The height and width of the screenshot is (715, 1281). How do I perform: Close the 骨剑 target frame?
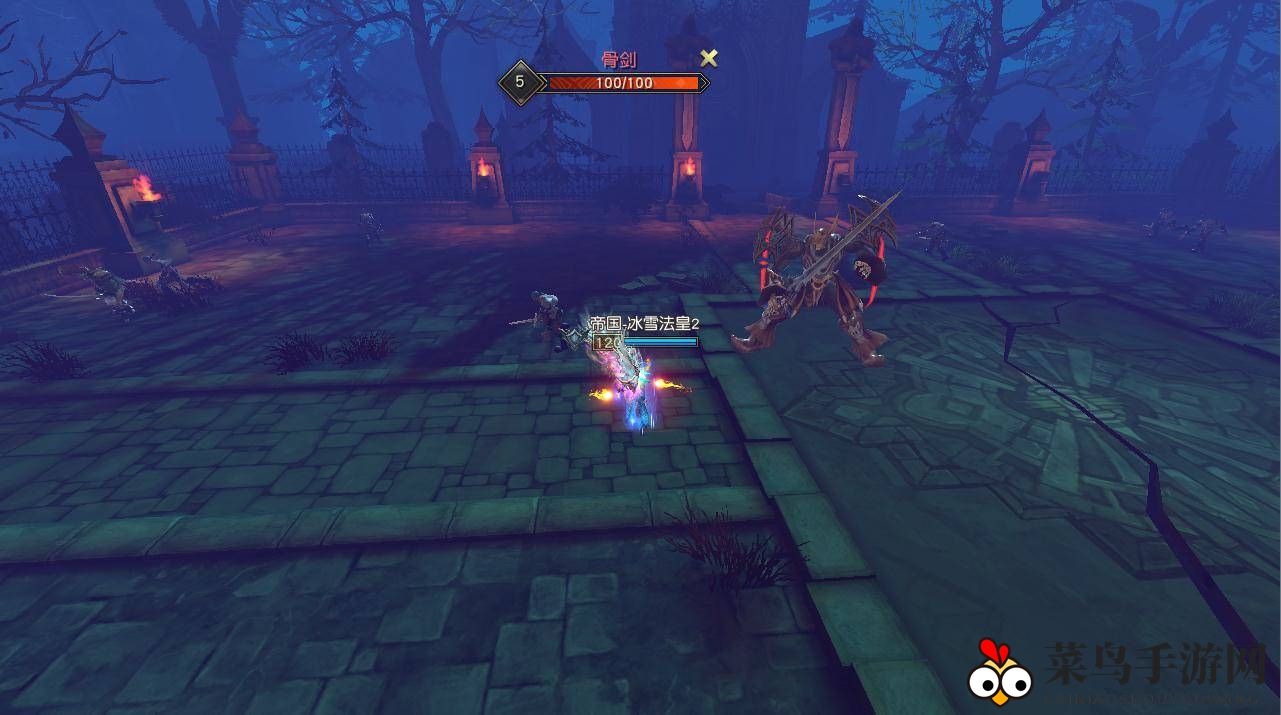coord(708,58)
